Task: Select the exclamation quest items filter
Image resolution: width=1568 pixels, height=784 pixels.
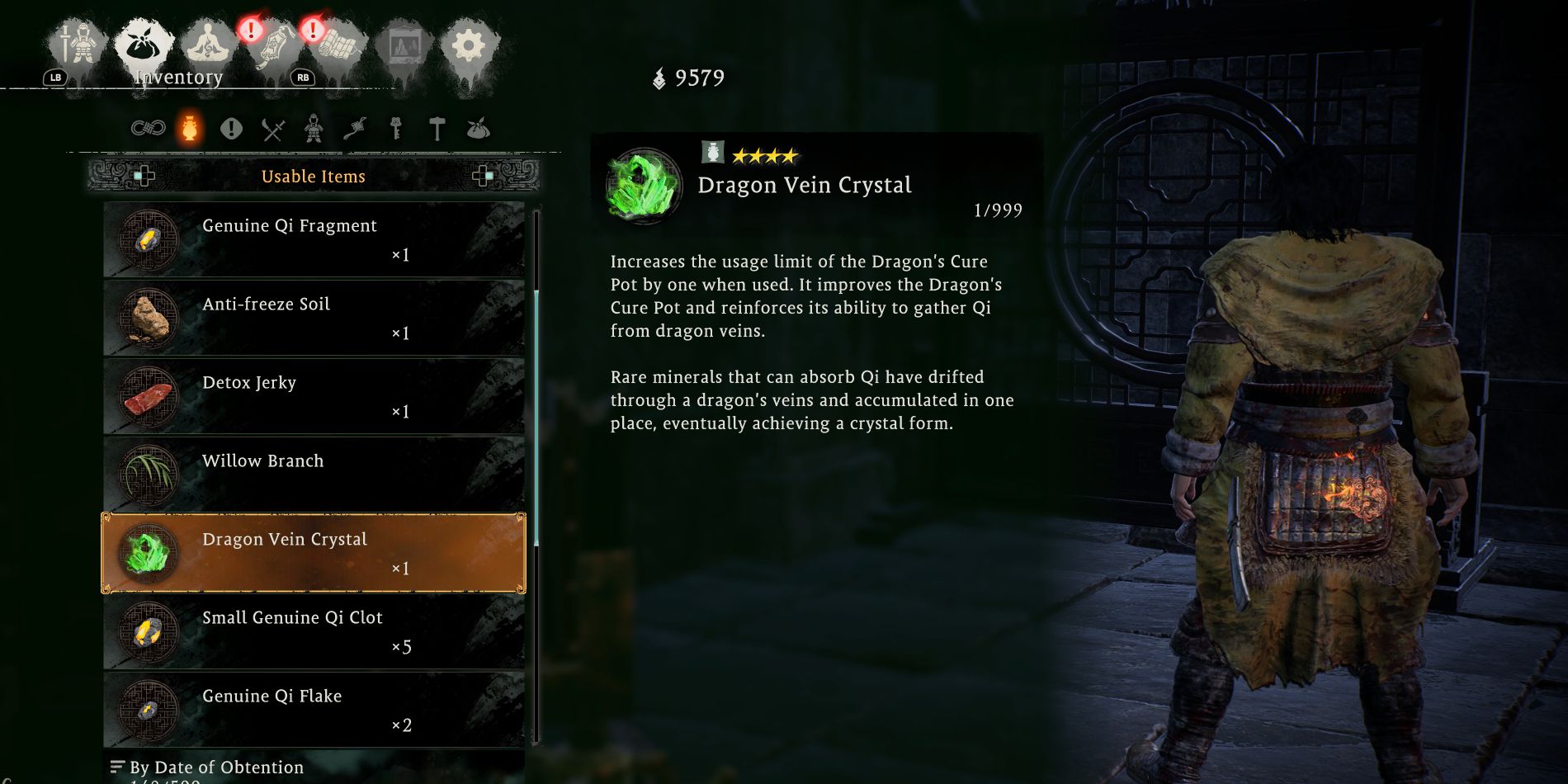Action: click(231, 128)
